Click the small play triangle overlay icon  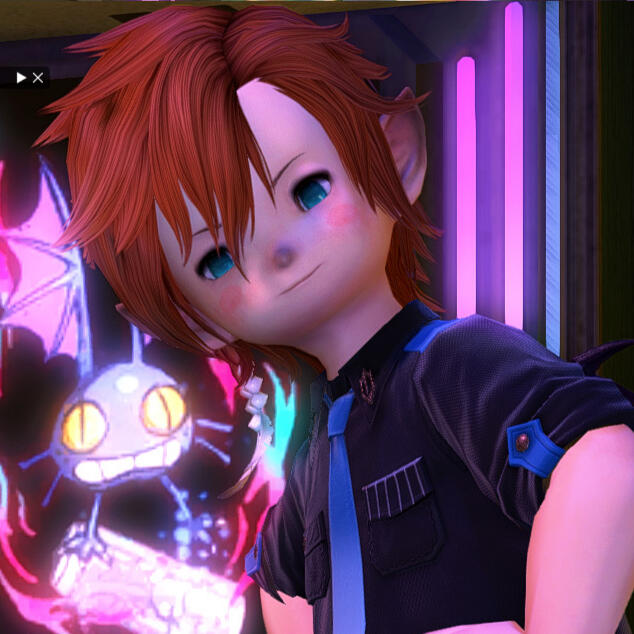coord(21,77)
